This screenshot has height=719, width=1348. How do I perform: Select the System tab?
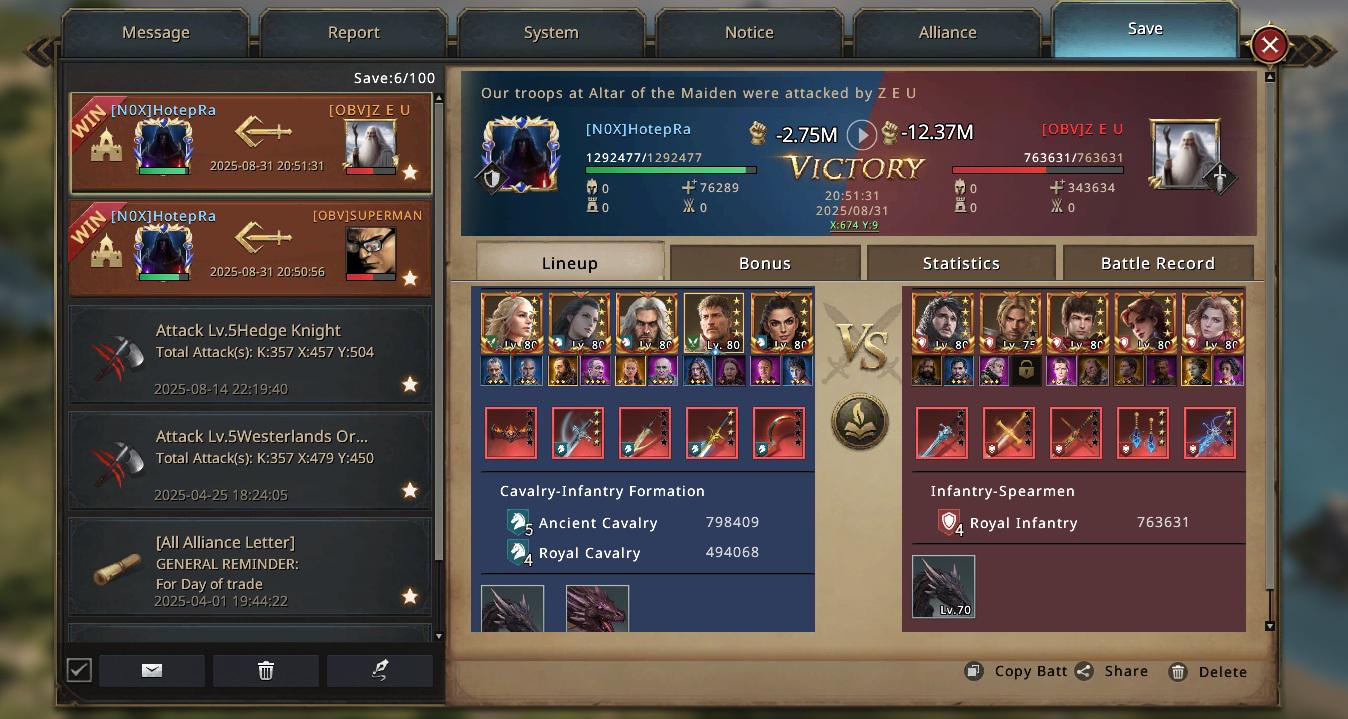551,33
